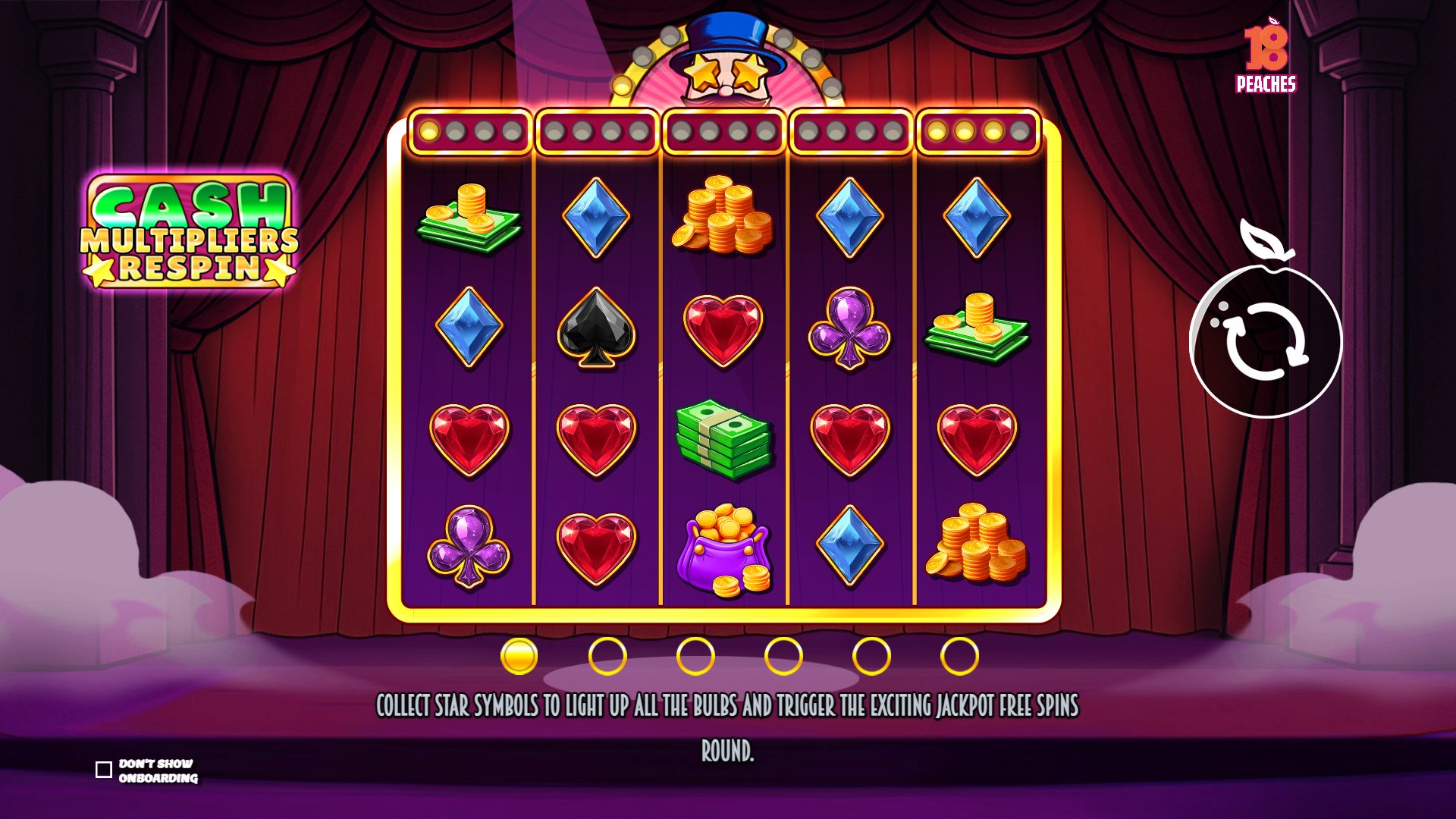Select the first filled onboarding page dot
The width and height of the screenshot is (1456, 819).
point(519,656)
